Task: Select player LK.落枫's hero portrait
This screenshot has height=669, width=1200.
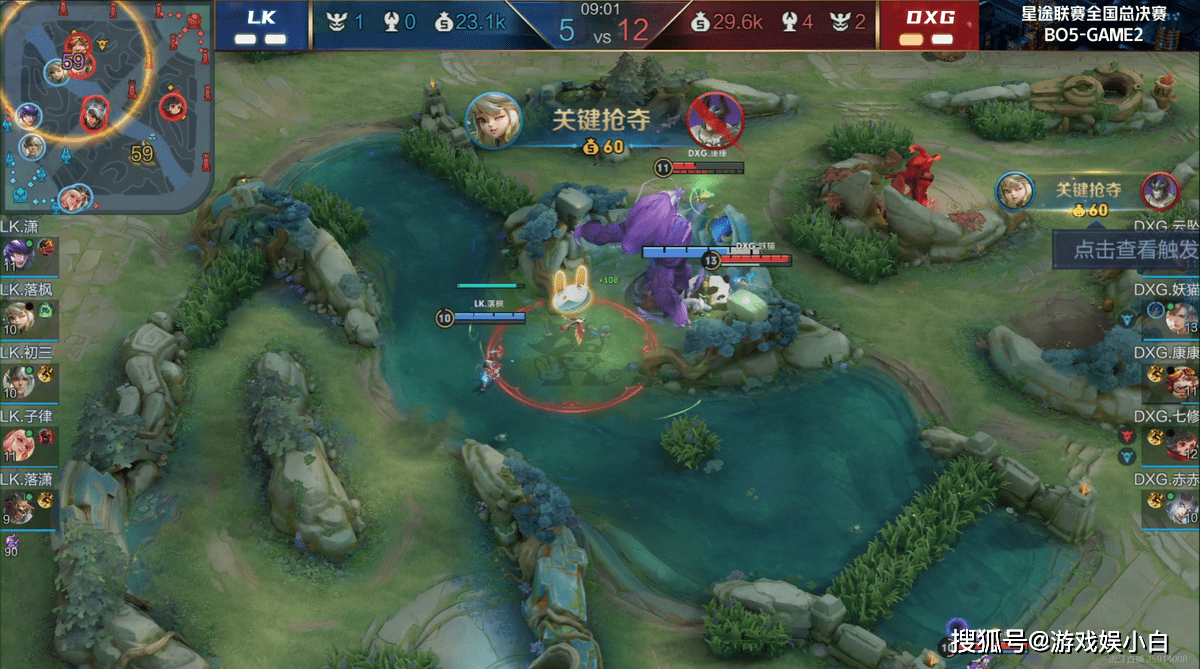Action: pos(18,317)
